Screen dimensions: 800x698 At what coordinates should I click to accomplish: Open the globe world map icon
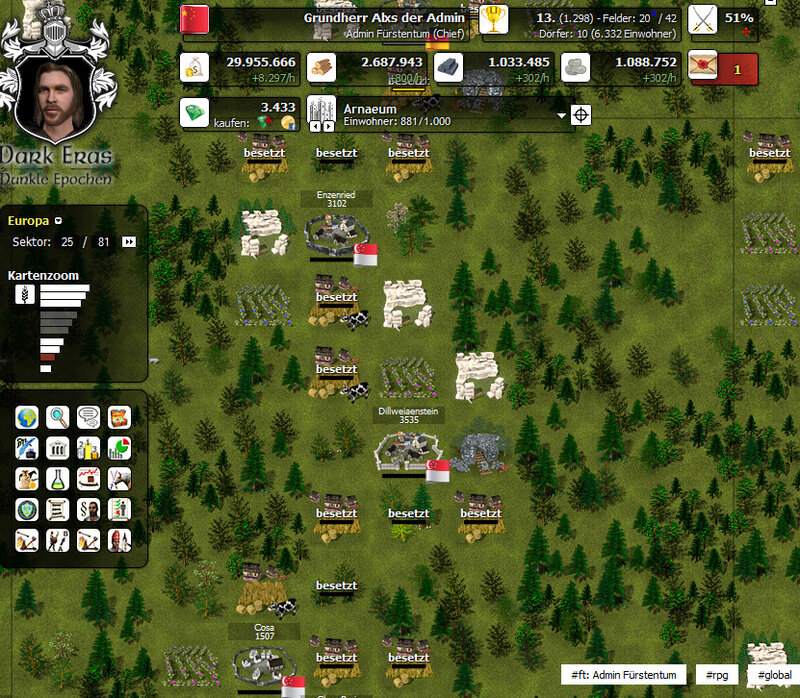click(27, 417)
